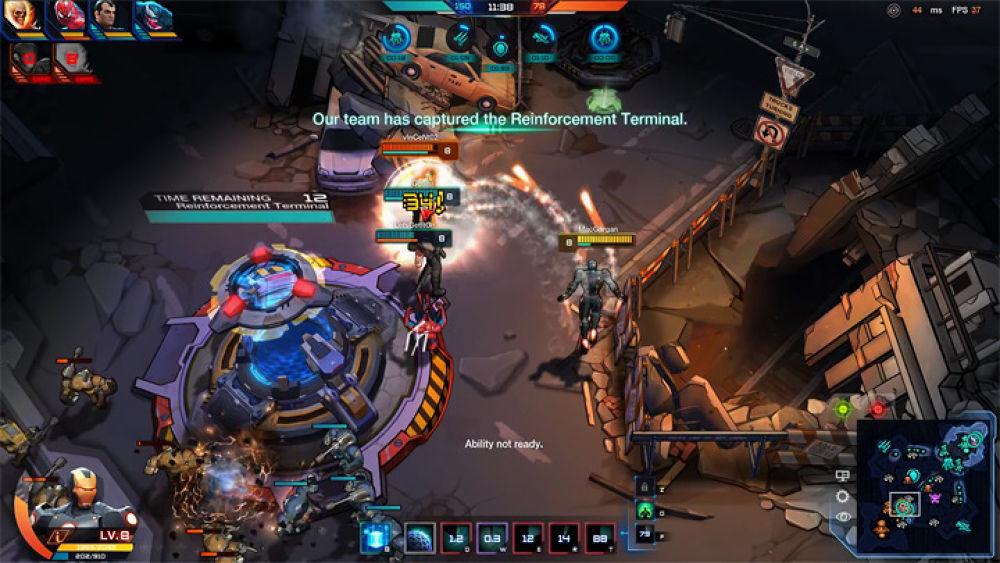Select the Venom teammate portrait
This screenshot has height=563, width=1000.
[x=152, y=18]
